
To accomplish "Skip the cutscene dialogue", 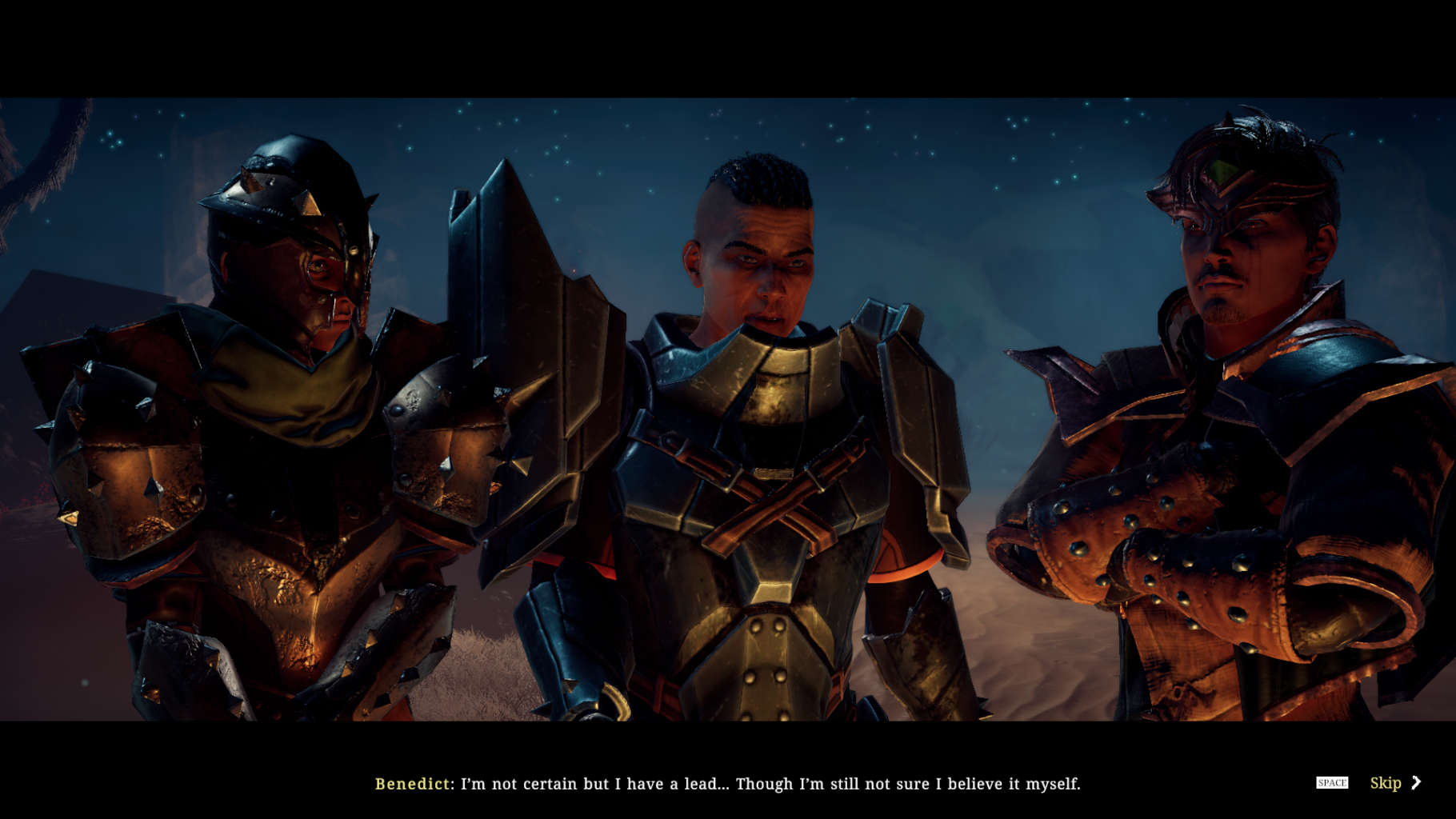I will [1394, 783].
